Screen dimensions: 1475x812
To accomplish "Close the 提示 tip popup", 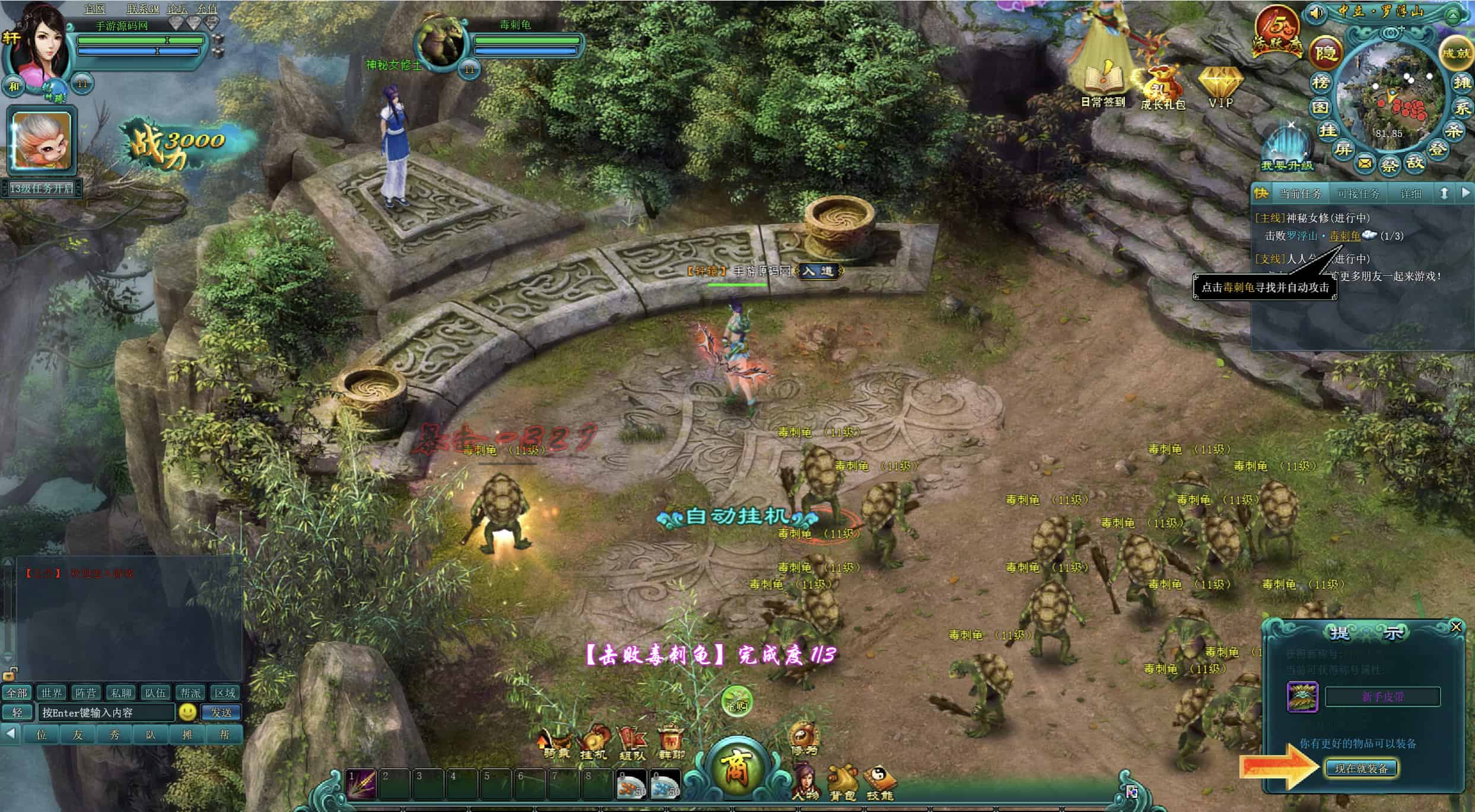I will click(1455, 627).
